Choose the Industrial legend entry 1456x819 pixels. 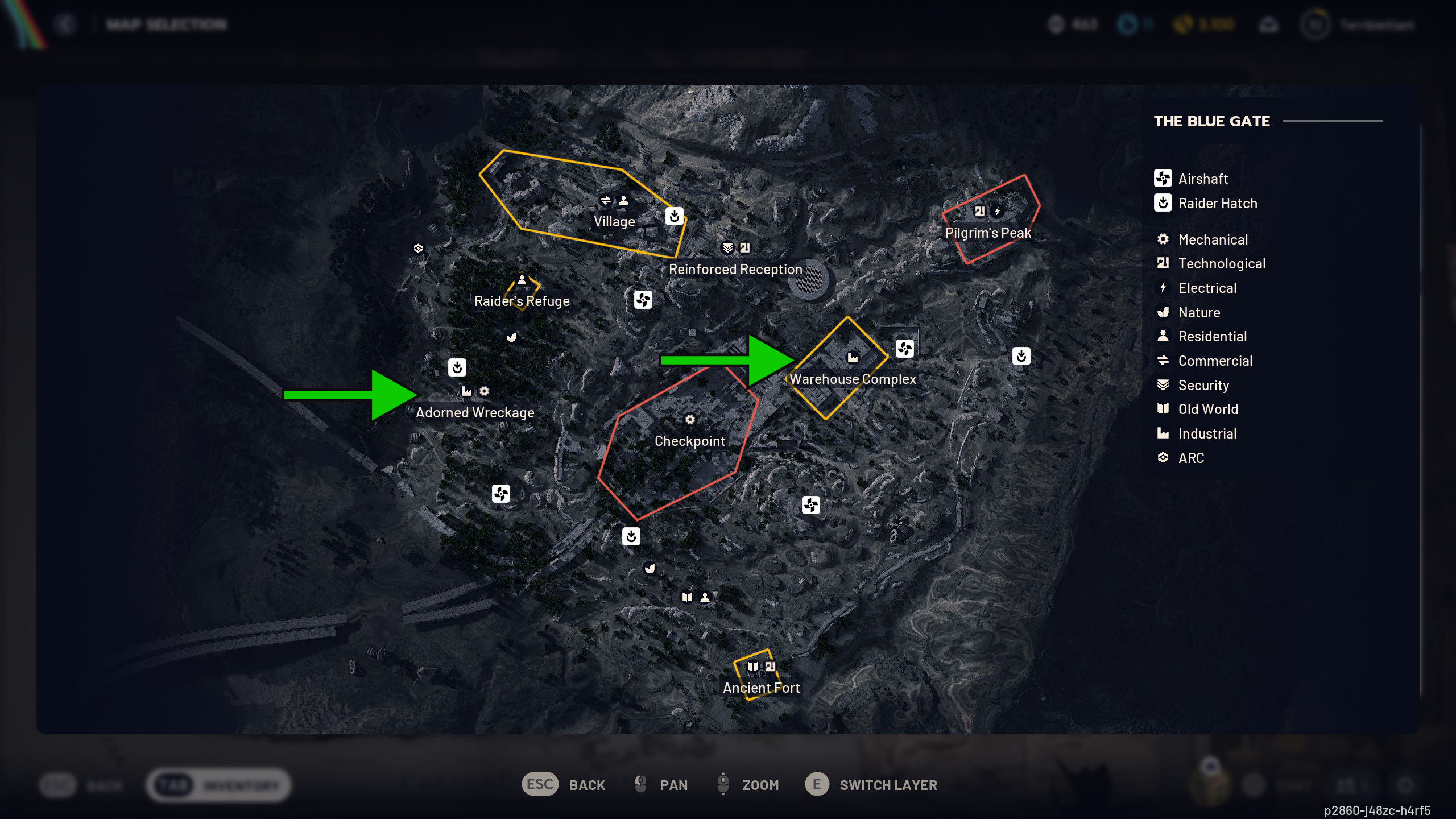pos(1207,433)
